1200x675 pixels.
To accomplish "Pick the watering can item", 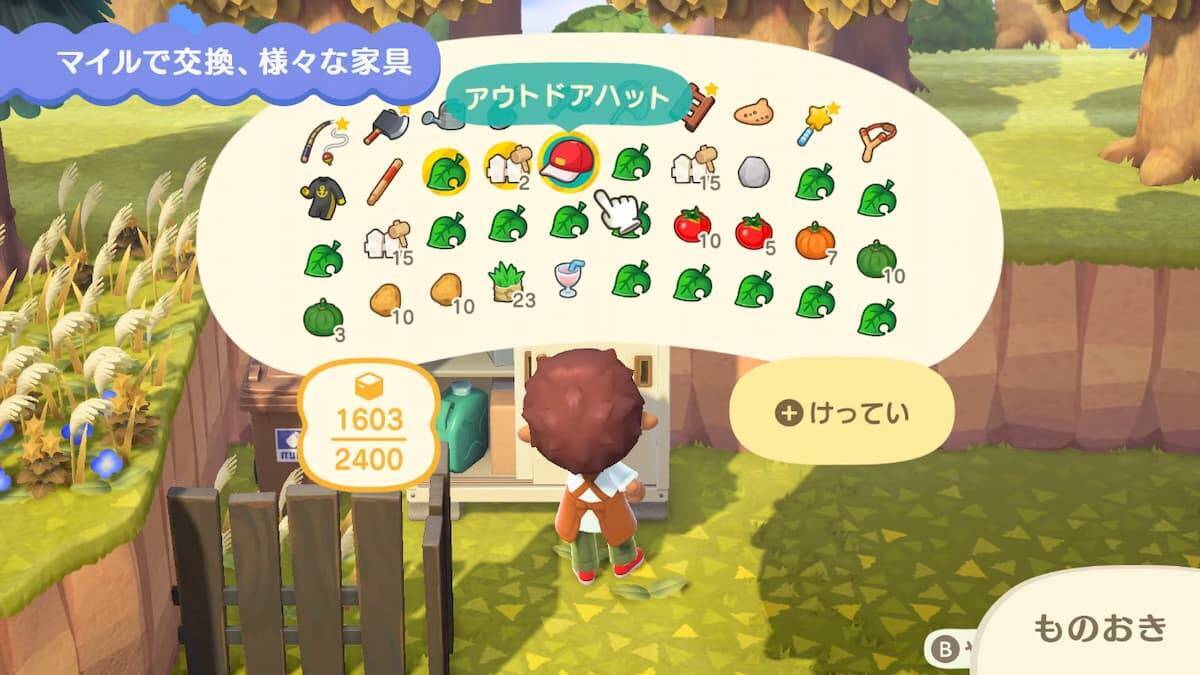I will click(443, 119).
